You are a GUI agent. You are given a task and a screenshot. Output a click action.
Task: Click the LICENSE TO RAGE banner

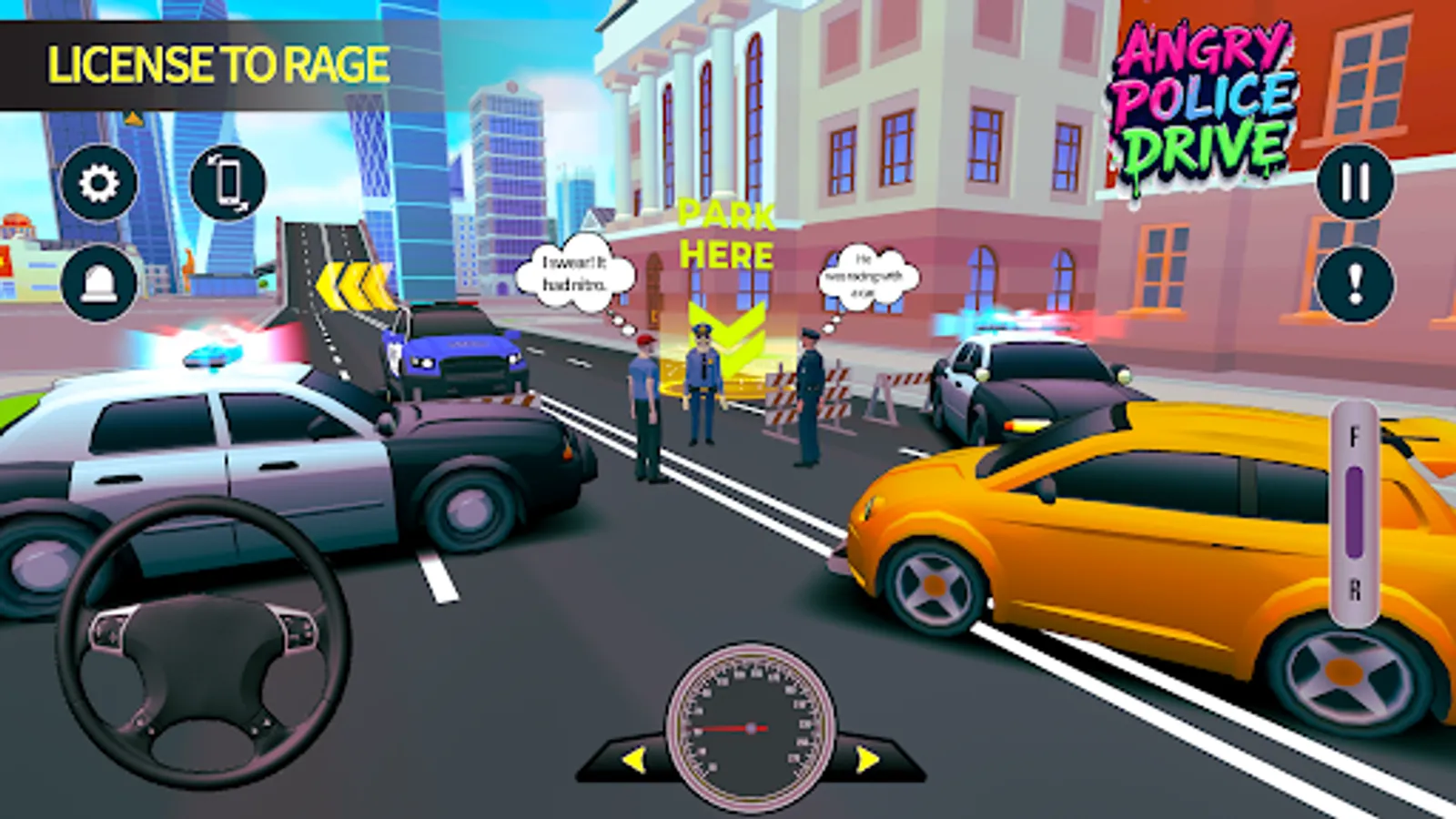218,64
